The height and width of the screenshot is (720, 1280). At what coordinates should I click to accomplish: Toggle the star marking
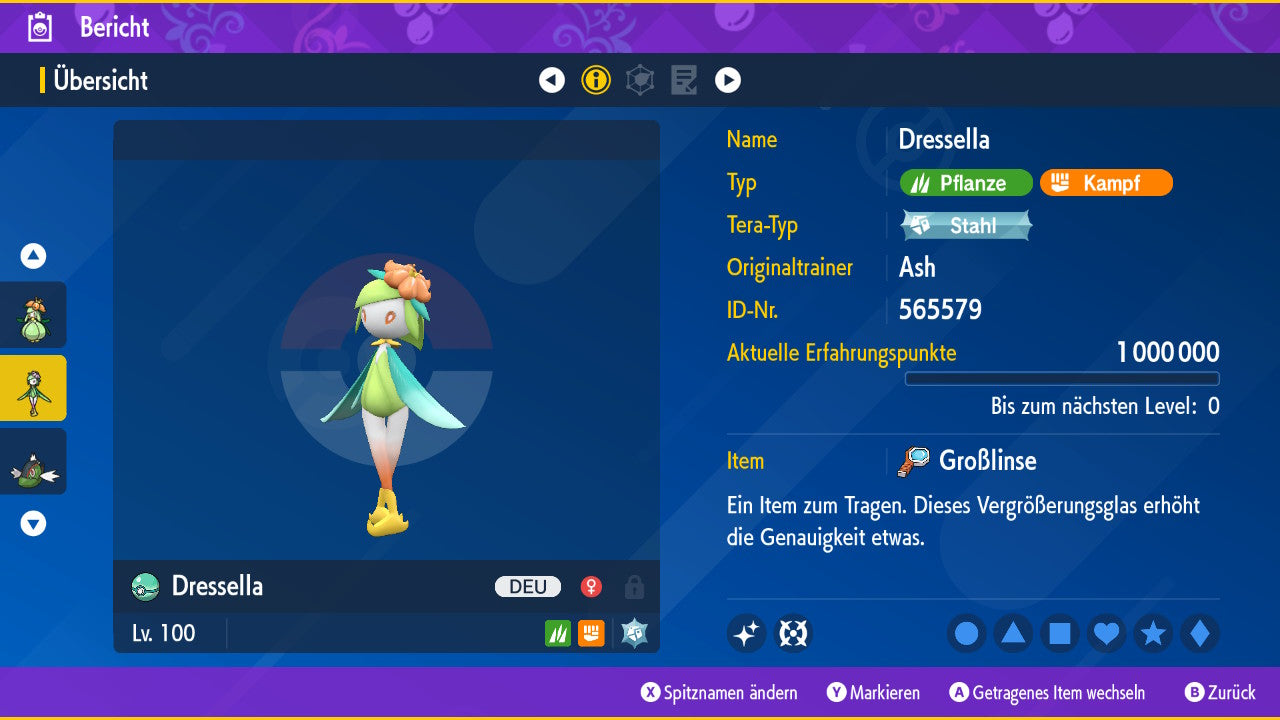click(1153, 633)
